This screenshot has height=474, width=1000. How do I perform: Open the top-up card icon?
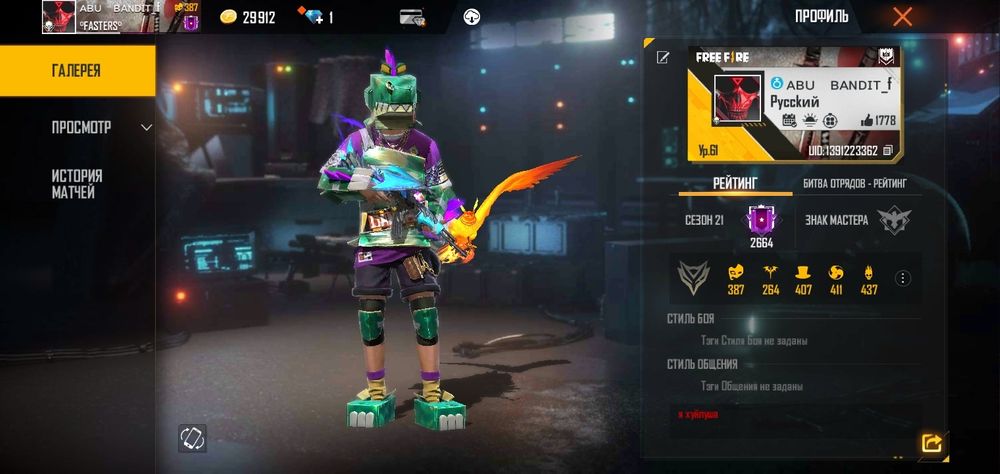coord(411,17)
